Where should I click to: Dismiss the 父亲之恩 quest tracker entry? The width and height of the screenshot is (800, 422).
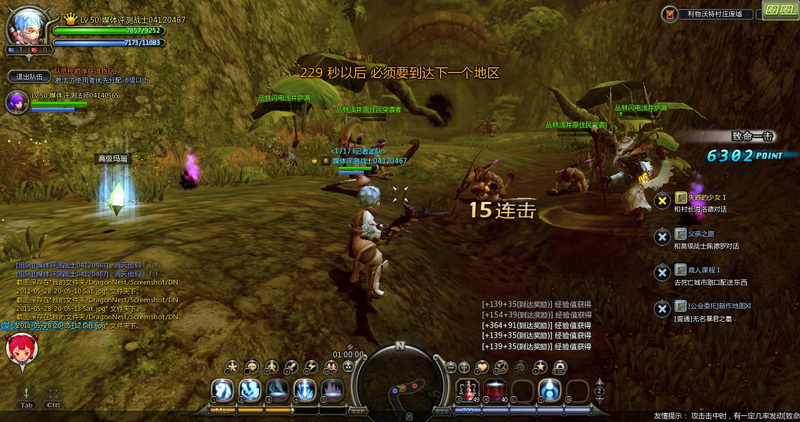pos(661,236)
